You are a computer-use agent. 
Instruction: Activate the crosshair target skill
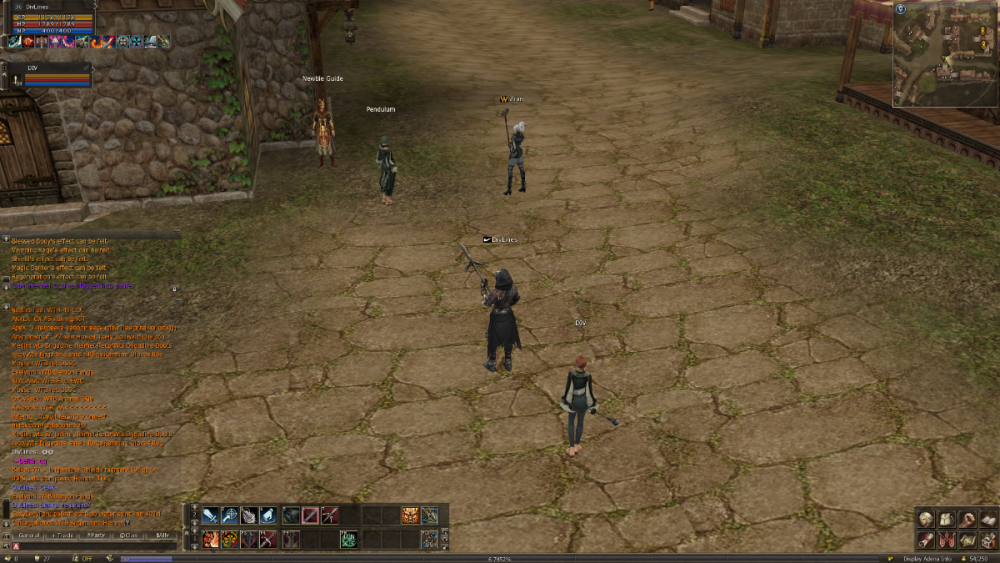point(230,516)
